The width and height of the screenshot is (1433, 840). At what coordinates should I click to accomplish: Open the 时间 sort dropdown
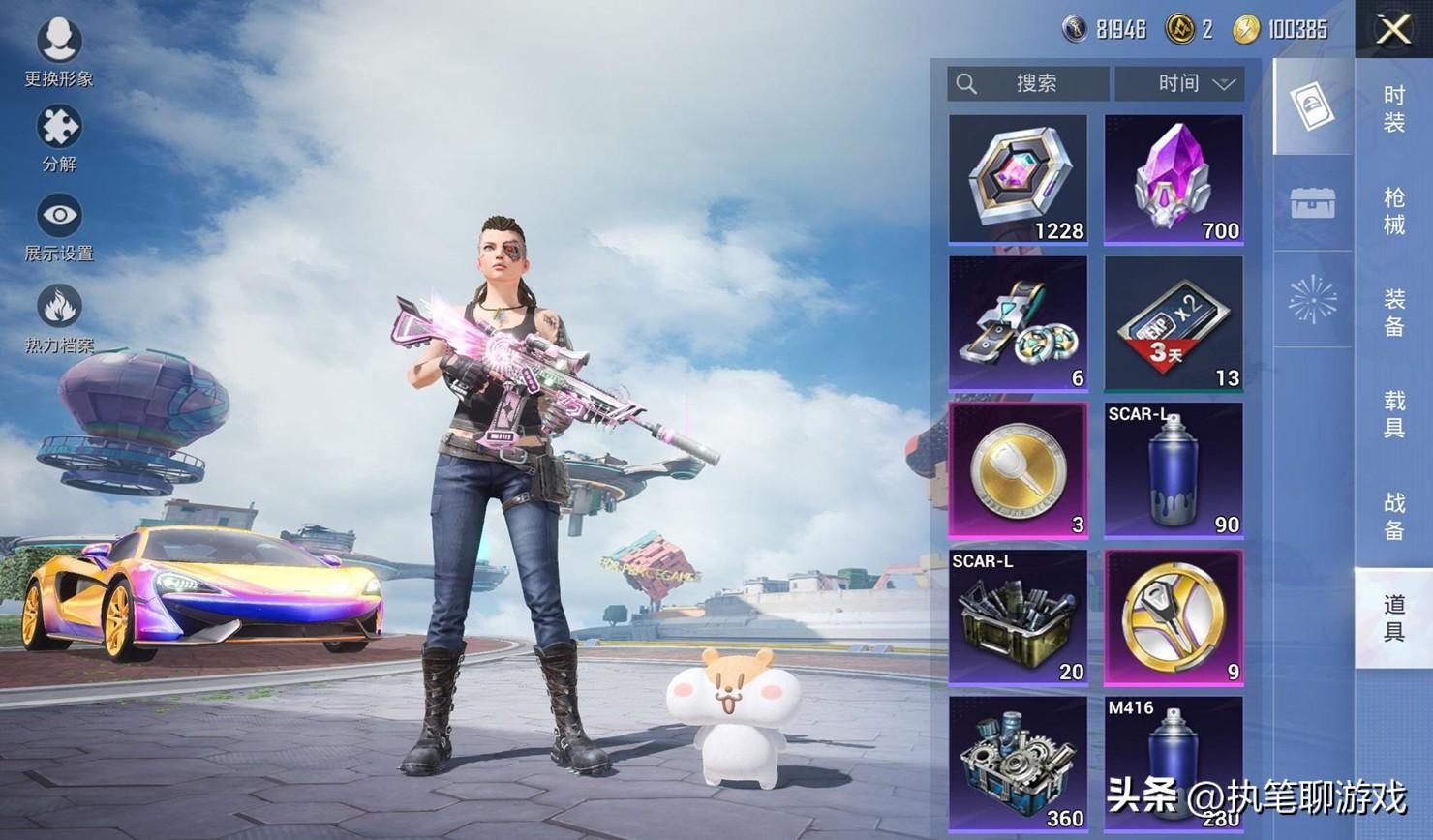point(1180,84)
